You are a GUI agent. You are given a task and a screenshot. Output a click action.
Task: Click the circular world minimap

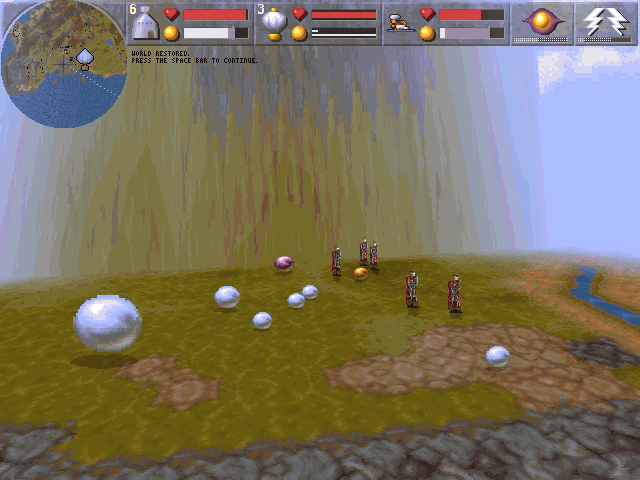pyautogui.click(x=62, y=62)
